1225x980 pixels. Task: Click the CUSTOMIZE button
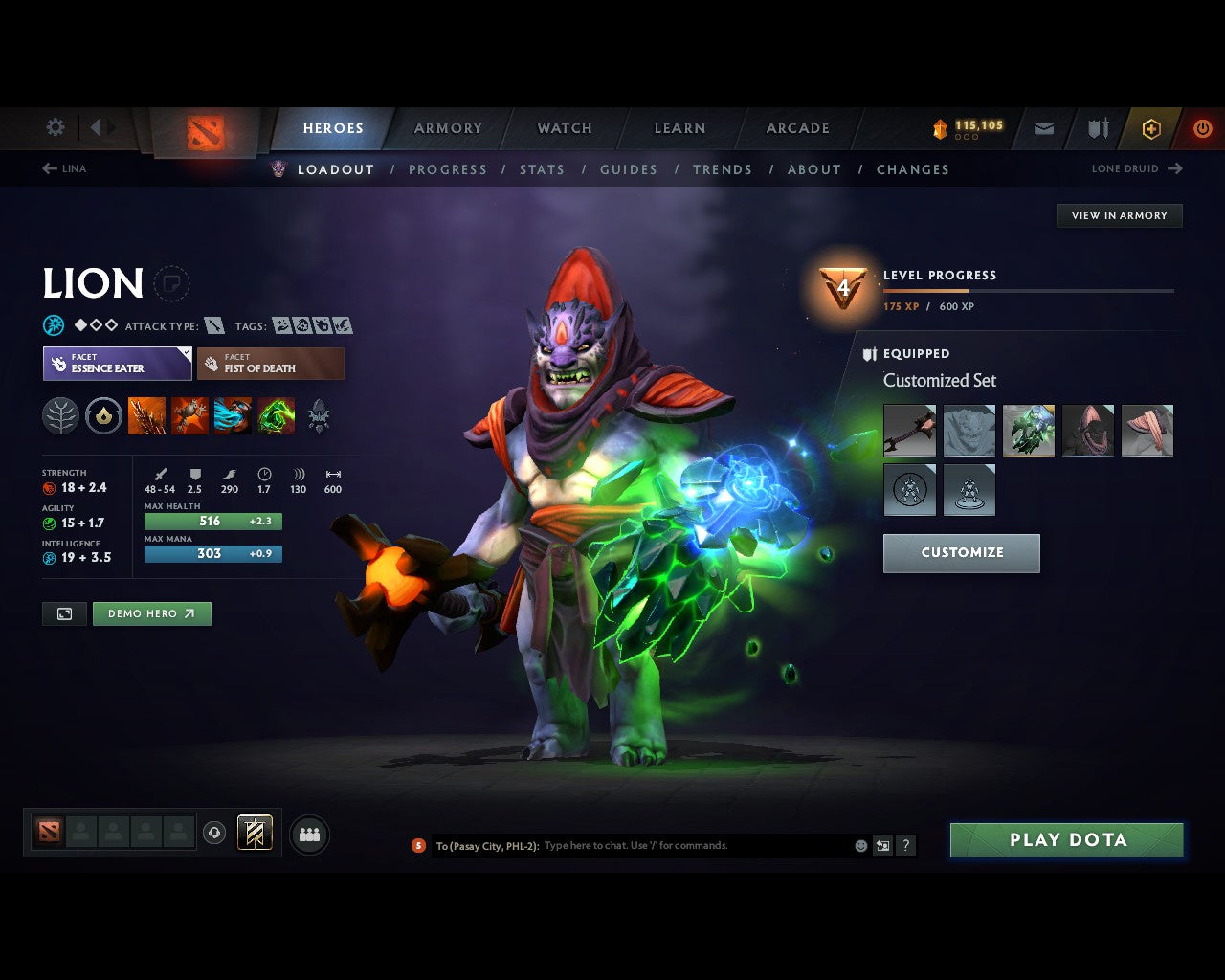[961, 552]
